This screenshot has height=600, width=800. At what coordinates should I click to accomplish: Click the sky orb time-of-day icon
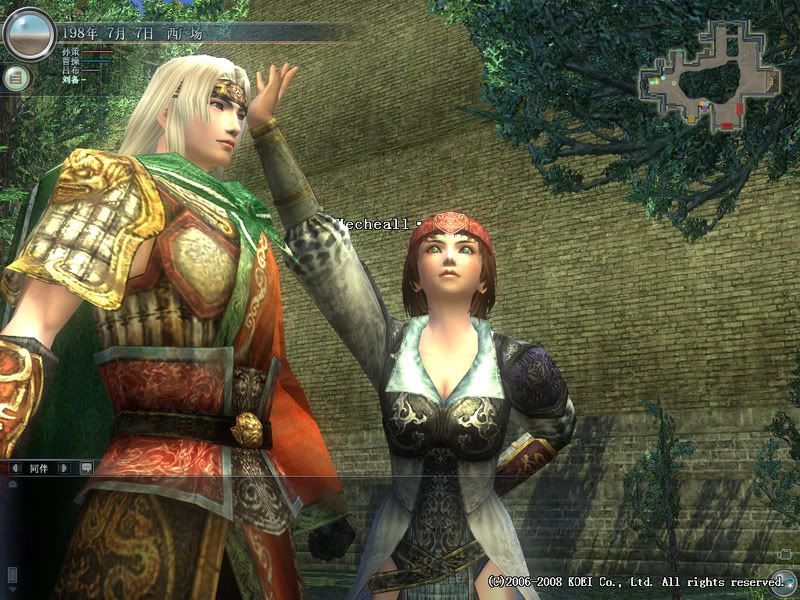tap(28, 34)
